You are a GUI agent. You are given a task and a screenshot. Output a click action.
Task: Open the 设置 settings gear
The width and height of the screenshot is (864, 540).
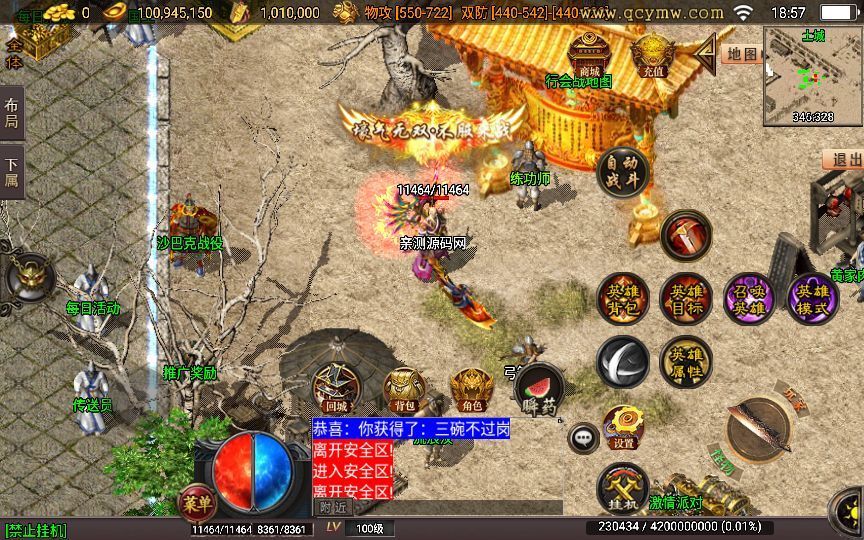[x=624, y=427]
